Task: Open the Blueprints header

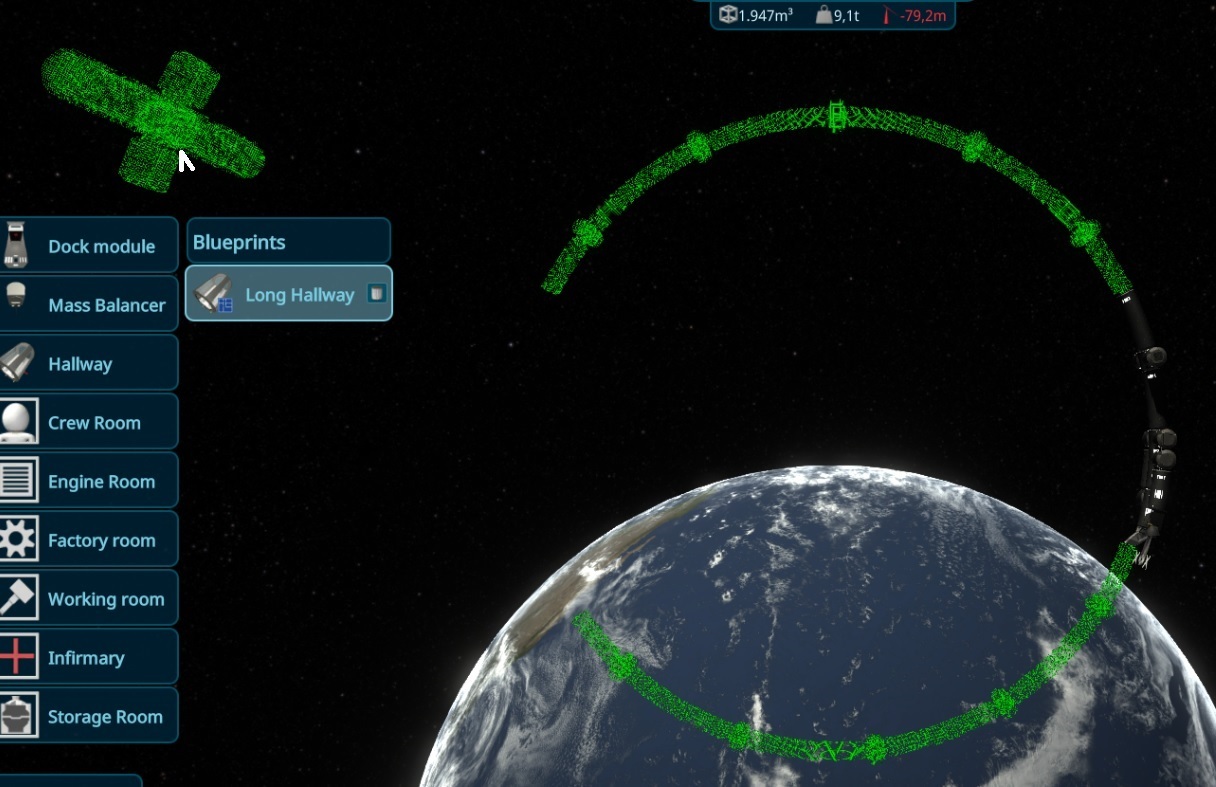Action: pos(288,242)
